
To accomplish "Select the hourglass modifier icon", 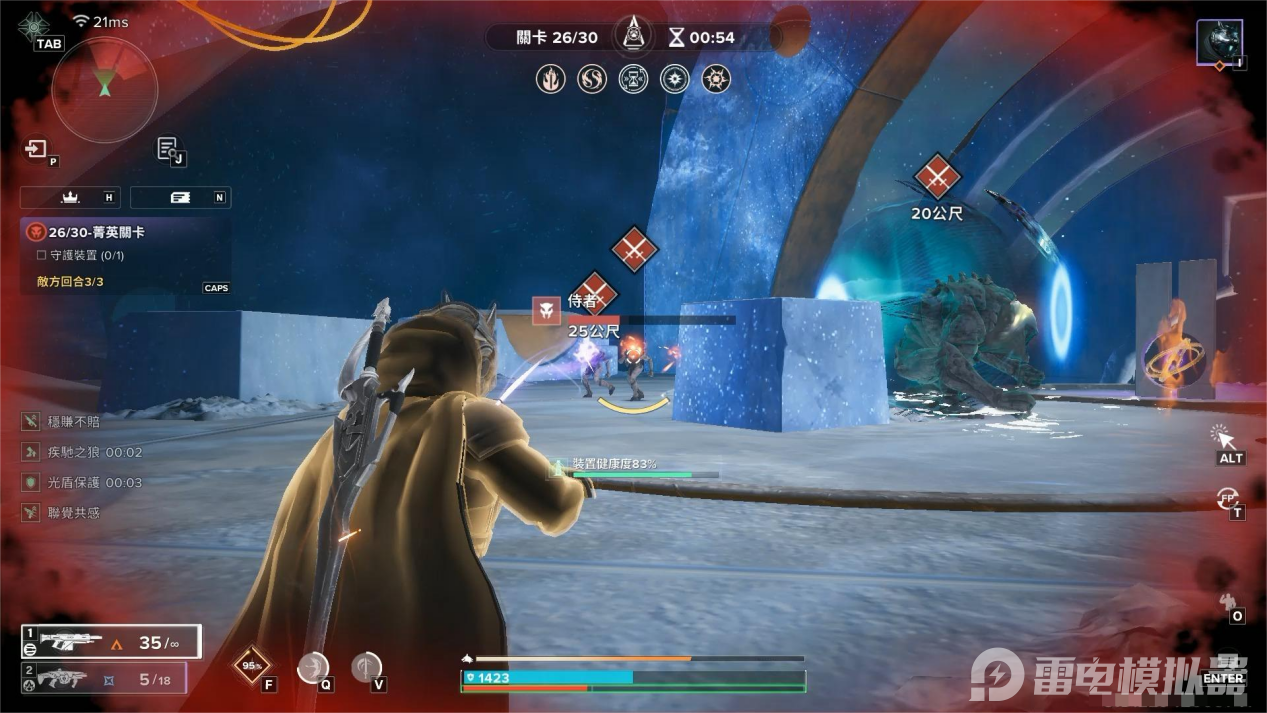I will tap(633, 79).
